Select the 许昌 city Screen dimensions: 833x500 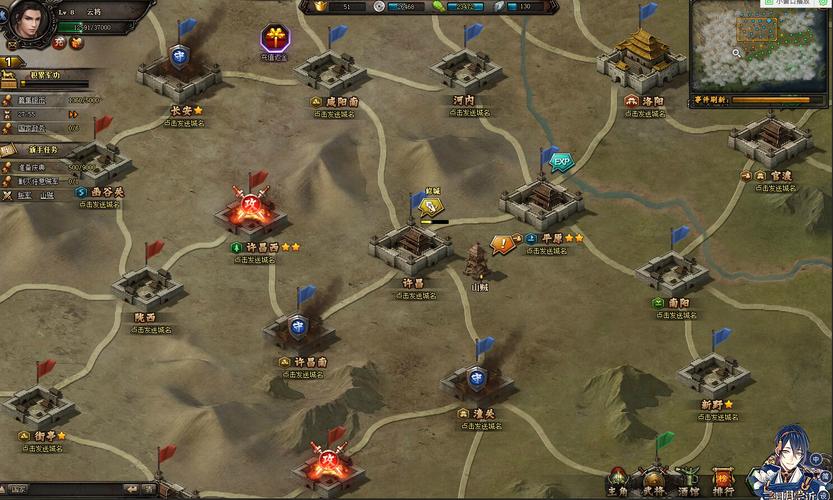(411, 245)
